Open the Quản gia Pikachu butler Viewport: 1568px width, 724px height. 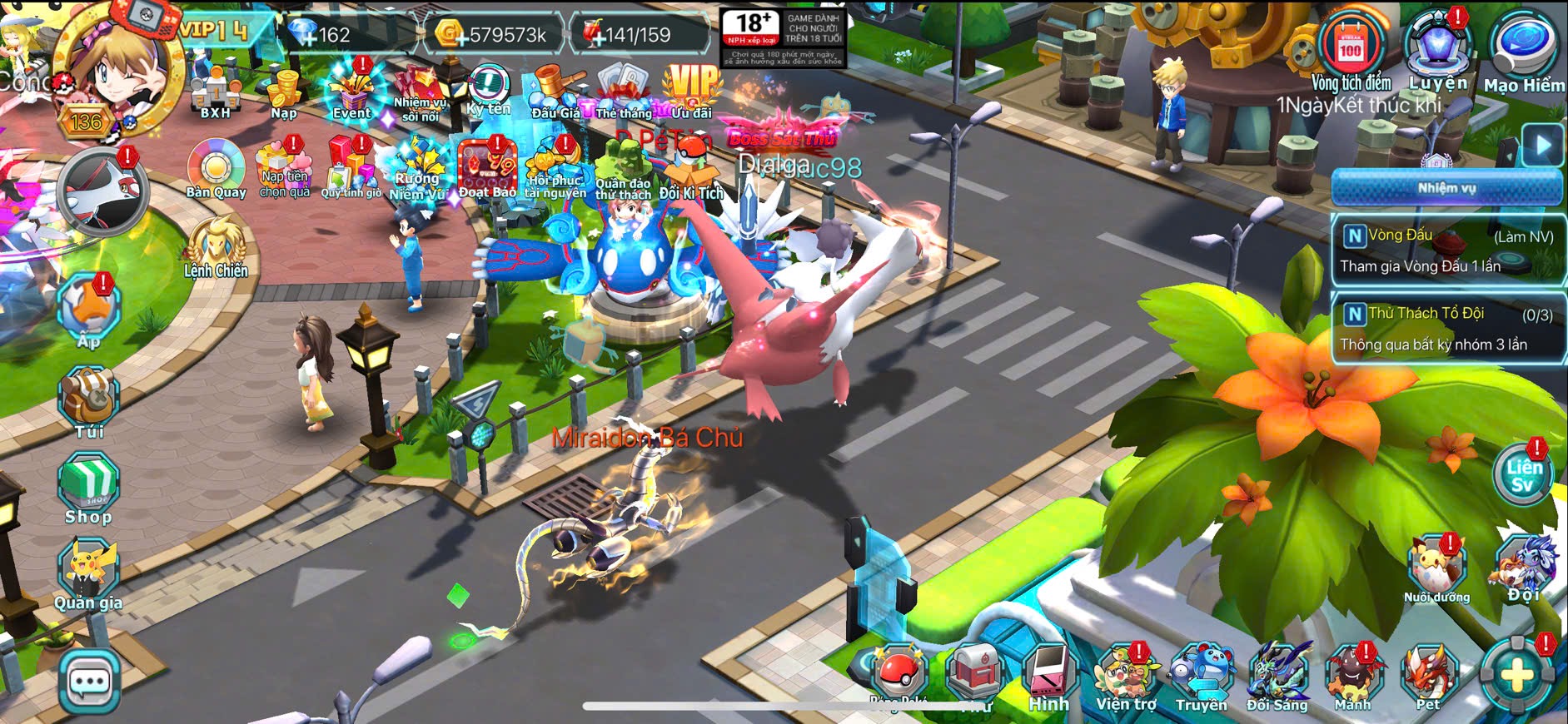click(88, 573)
